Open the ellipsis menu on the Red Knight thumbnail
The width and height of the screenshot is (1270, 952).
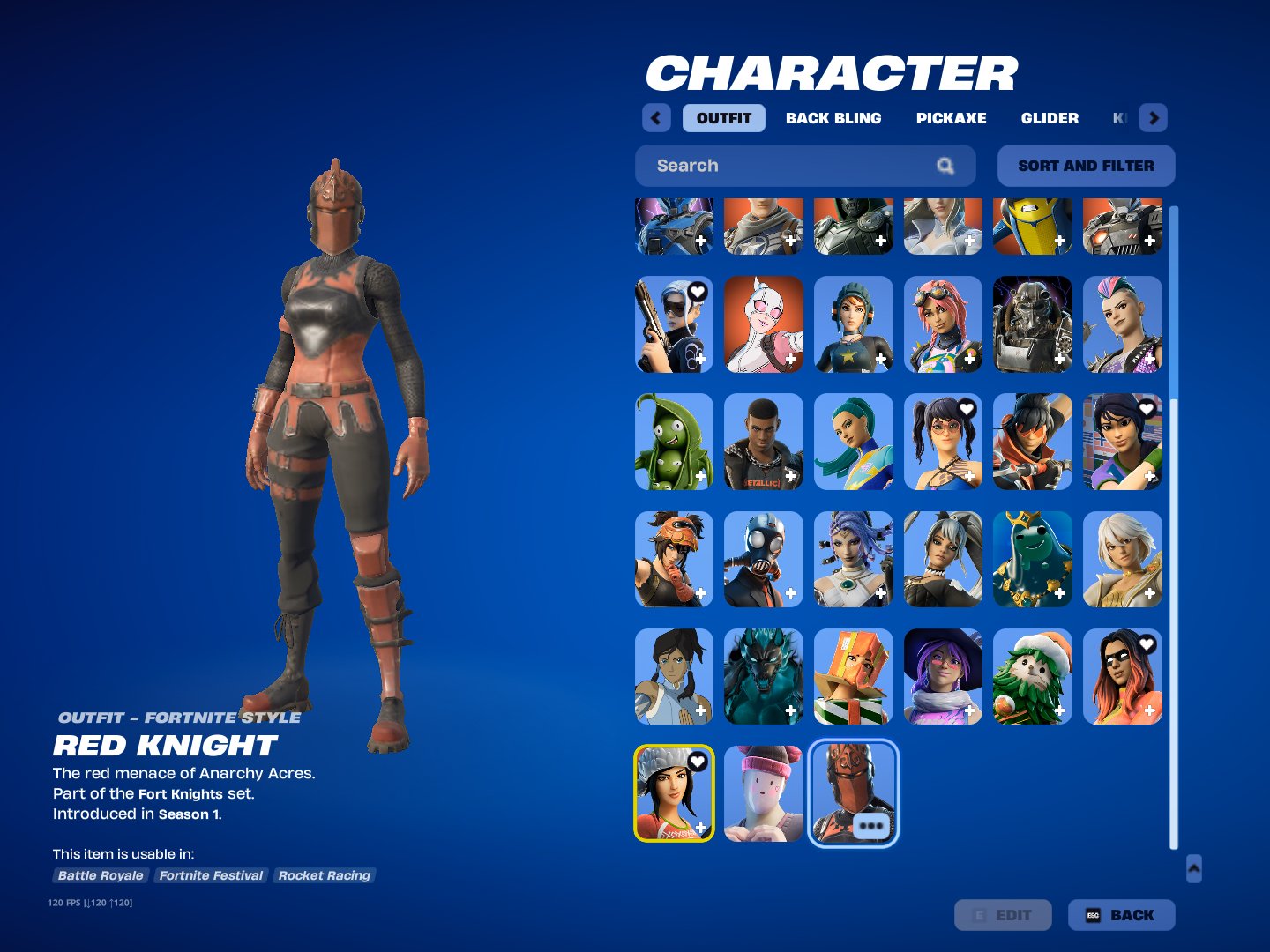(x=872, y=825)
